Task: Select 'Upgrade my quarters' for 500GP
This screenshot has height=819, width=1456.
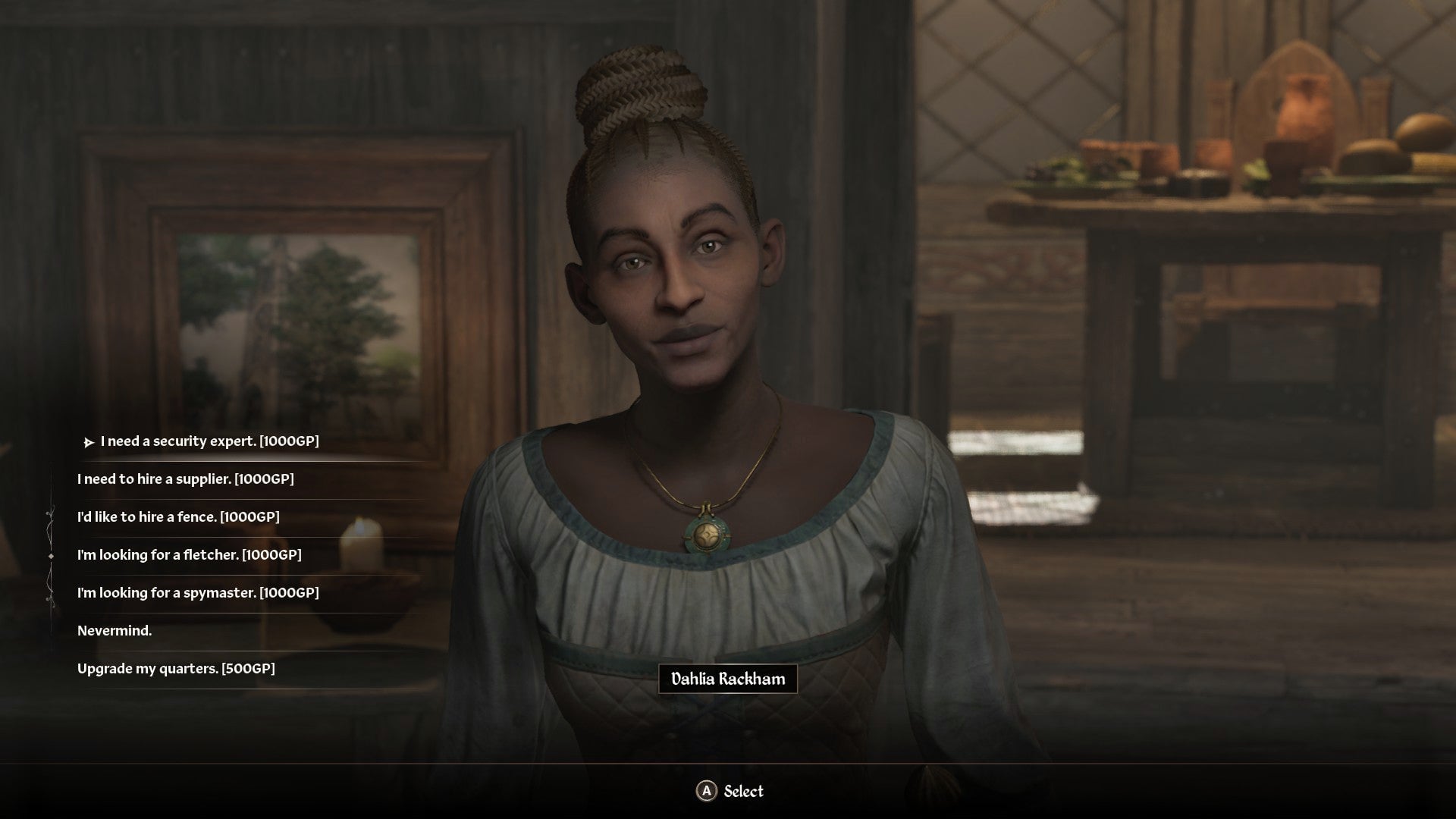Action: [x=177, y=669]
